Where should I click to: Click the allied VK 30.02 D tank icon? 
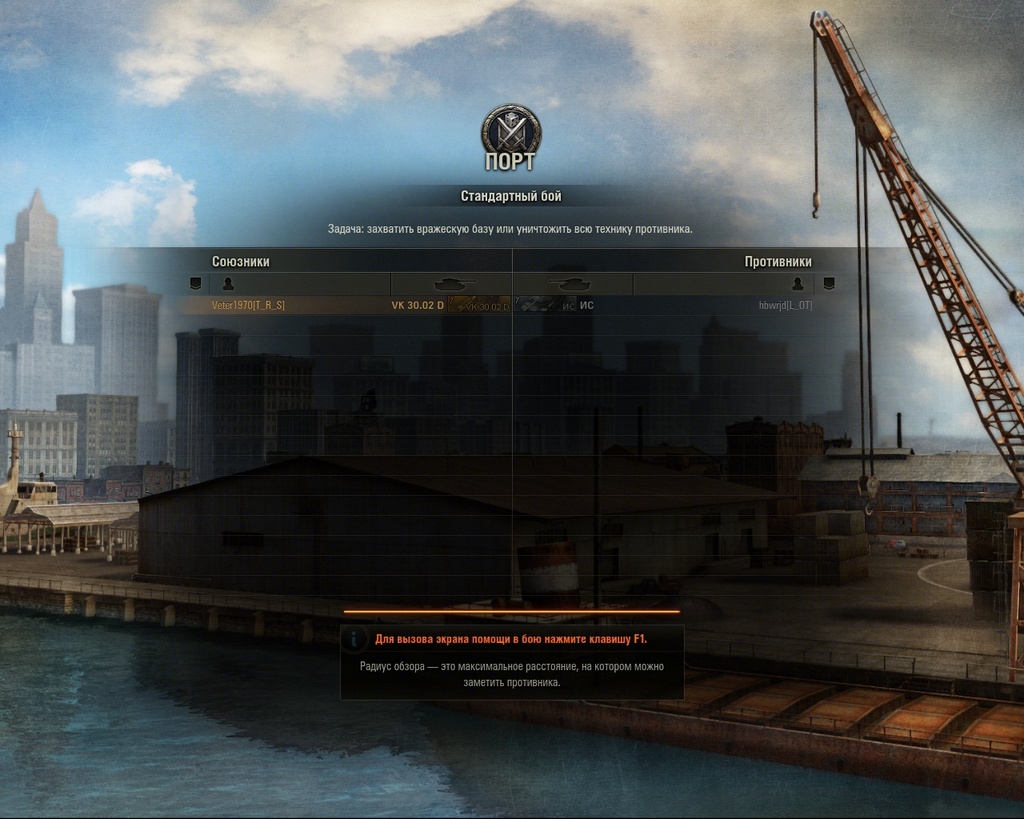[478, 305]
